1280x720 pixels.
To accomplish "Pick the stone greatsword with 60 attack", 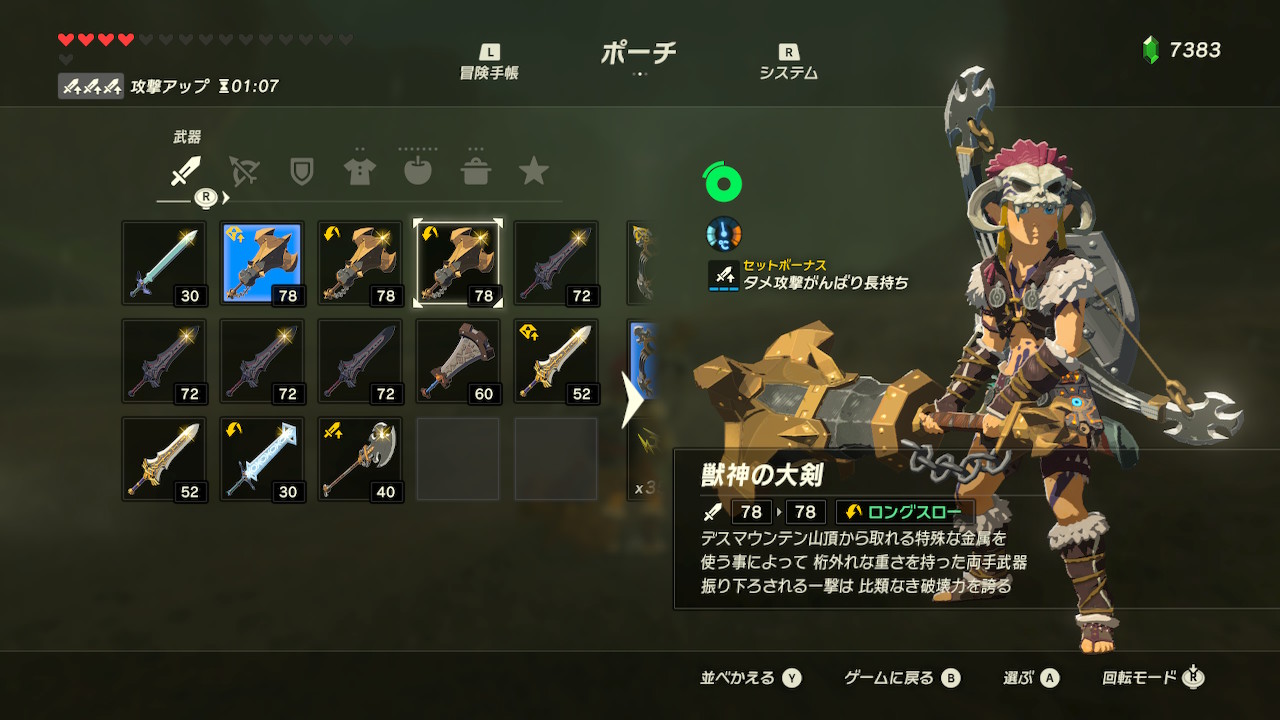I will (x=458, y=361).
